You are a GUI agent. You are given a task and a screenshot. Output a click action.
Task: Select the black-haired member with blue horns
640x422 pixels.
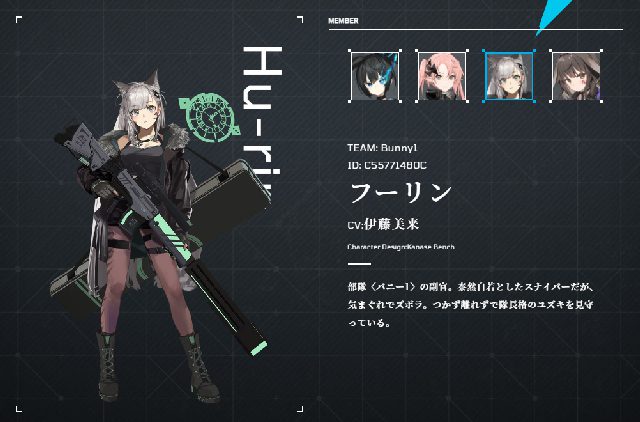pyautogui.click(x=375, y=76)
